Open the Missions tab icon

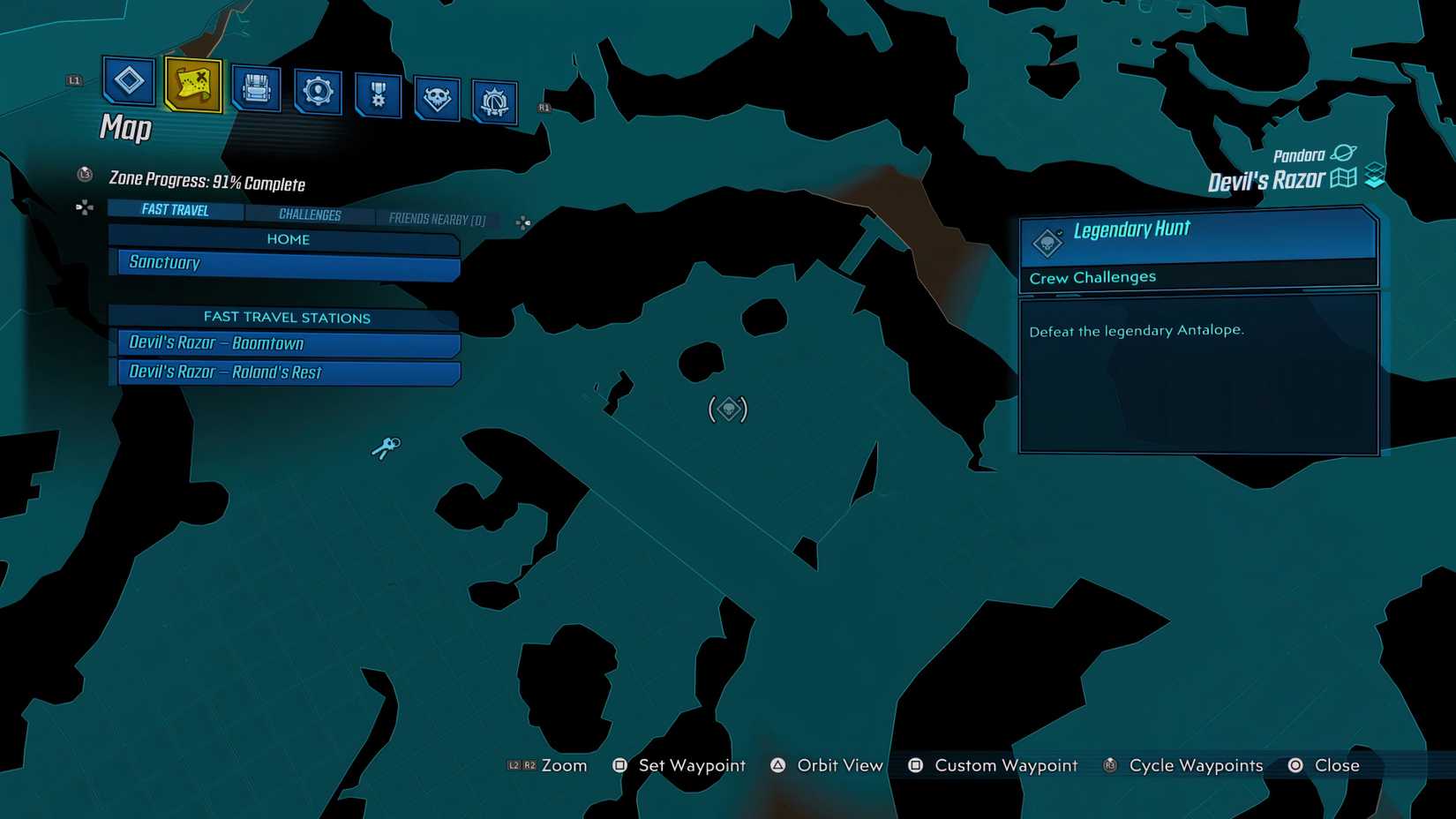[128, 84]
